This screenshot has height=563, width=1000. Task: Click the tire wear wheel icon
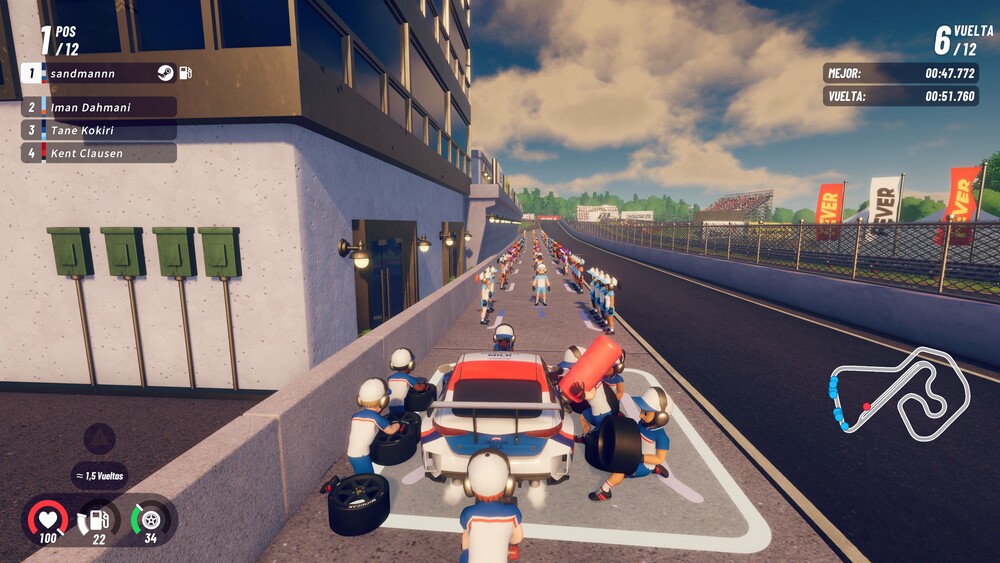click(150, 518)
